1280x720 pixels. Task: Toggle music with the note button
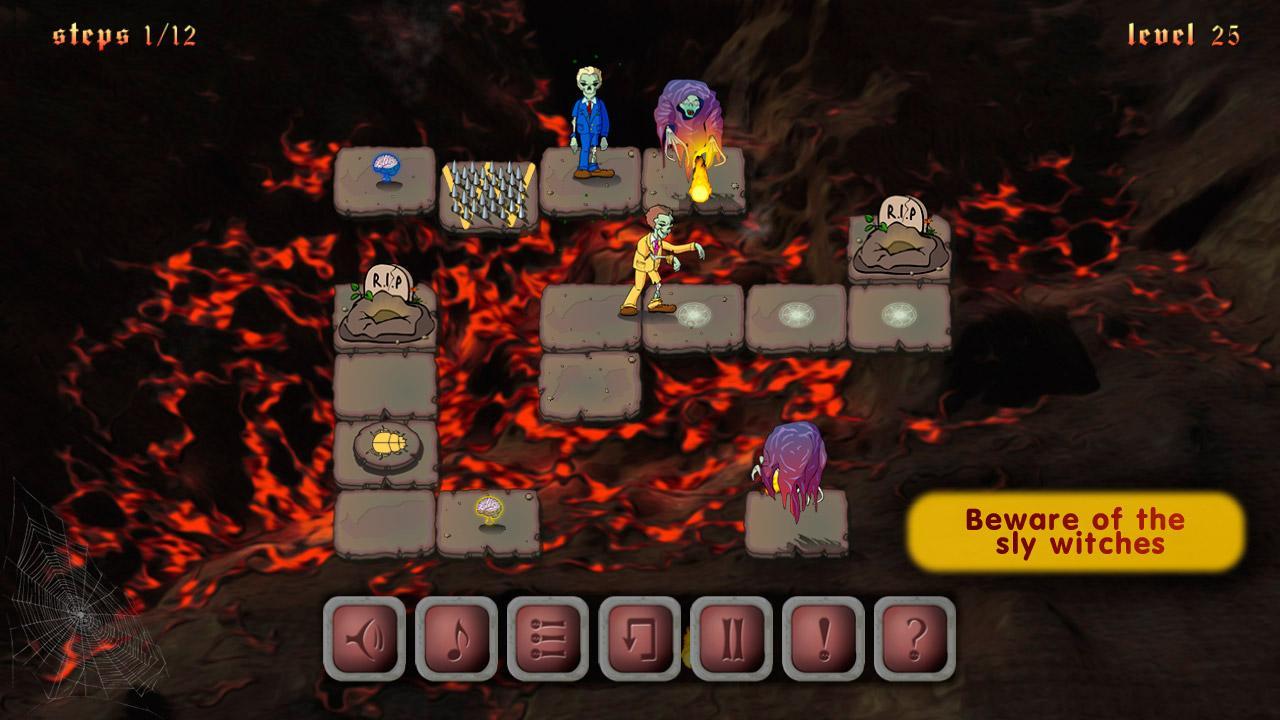tap(456, 638)
